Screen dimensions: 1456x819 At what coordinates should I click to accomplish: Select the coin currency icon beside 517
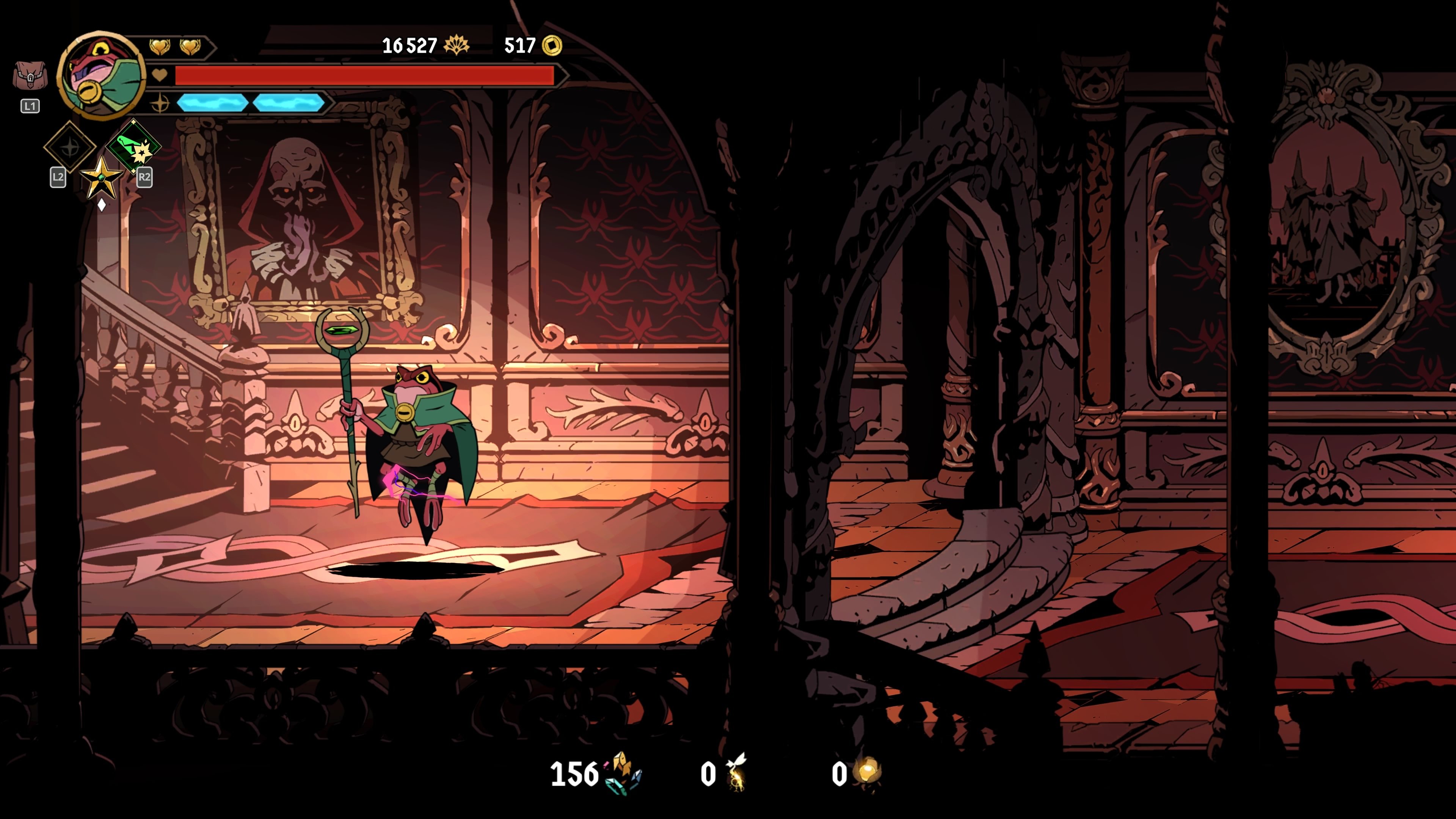(x=550, y=46)
